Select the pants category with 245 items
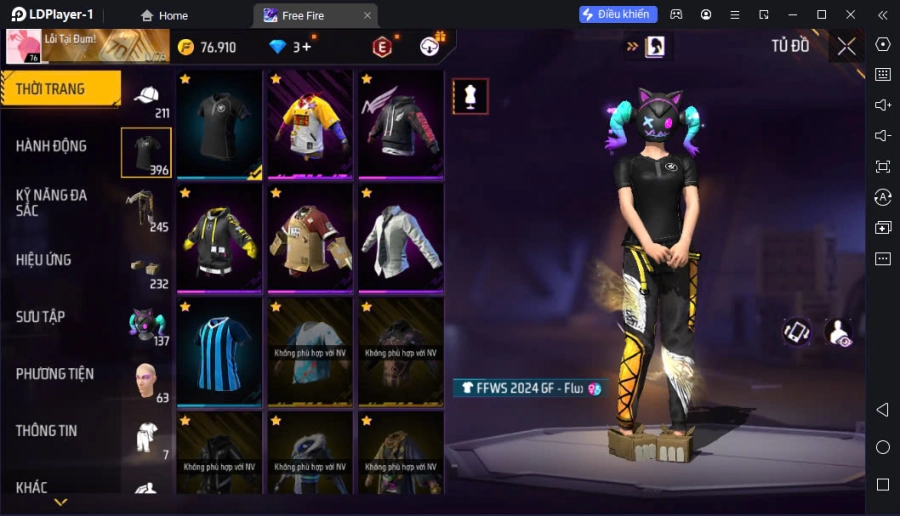Screen dimensions: 900x516 coord(146,210)
